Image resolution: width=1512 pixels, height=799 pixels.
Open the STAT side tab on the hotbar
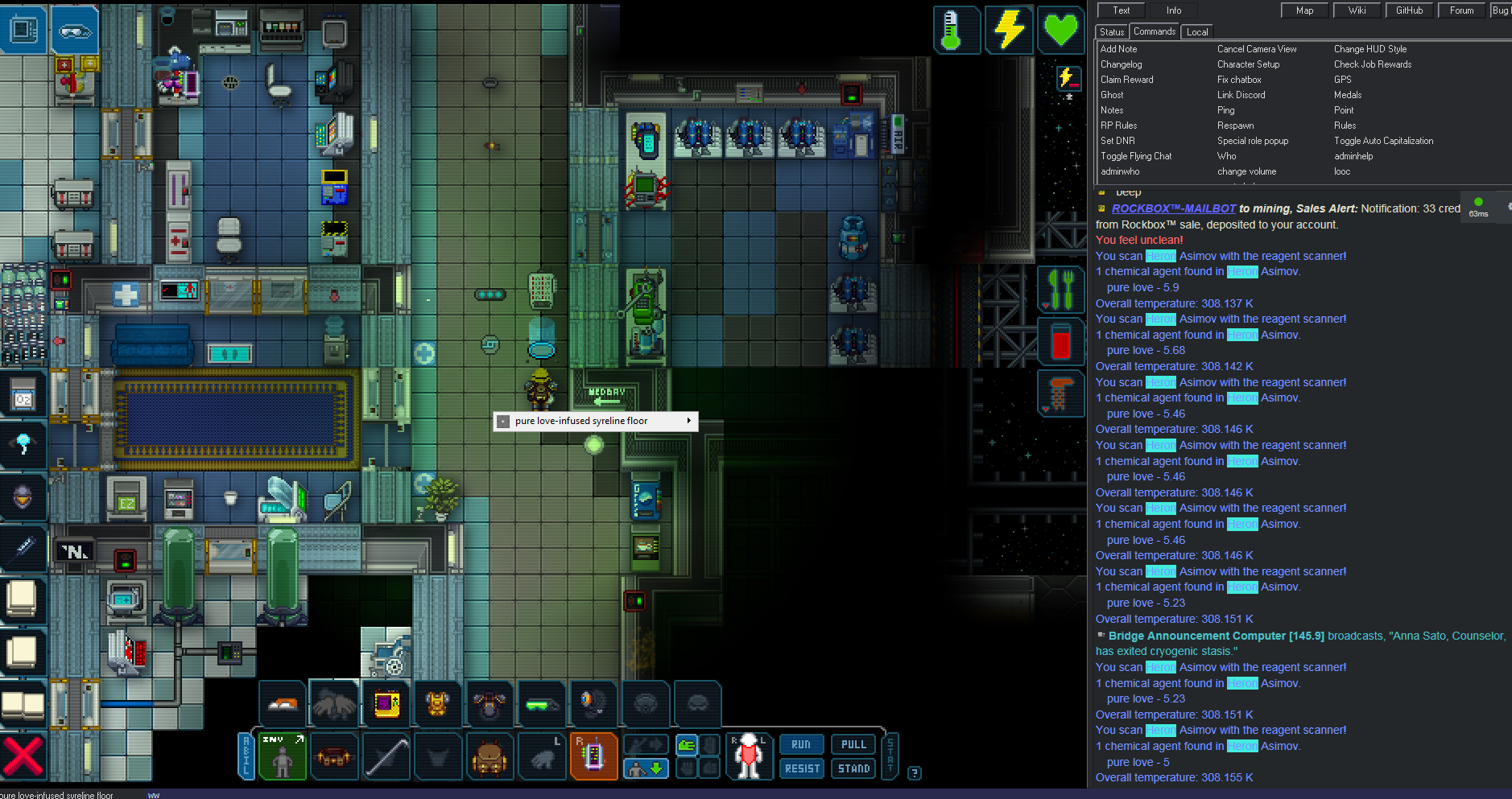890,756
